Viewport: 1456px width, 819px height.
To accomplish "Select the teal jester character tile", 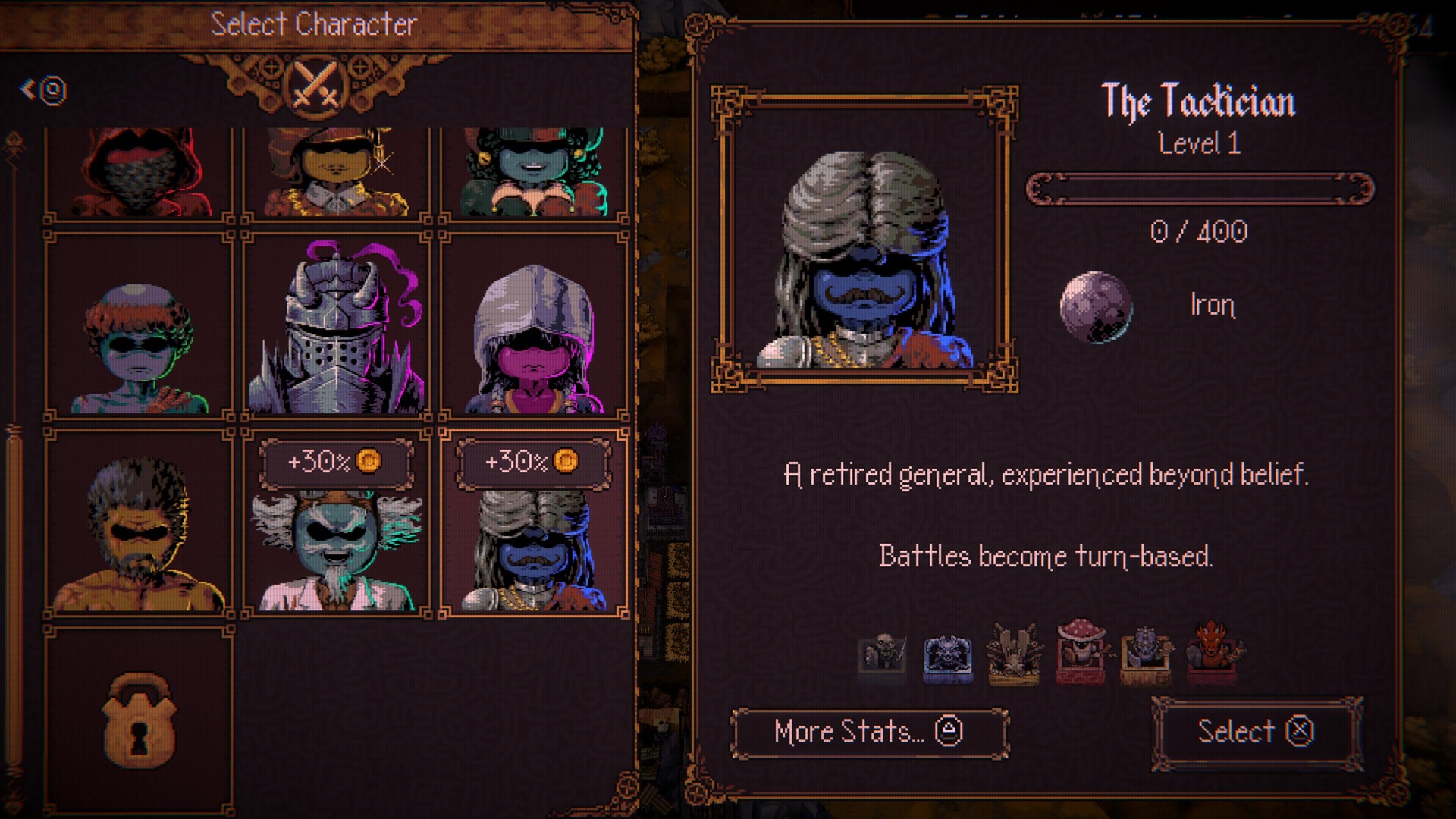I will pos(534,174).
